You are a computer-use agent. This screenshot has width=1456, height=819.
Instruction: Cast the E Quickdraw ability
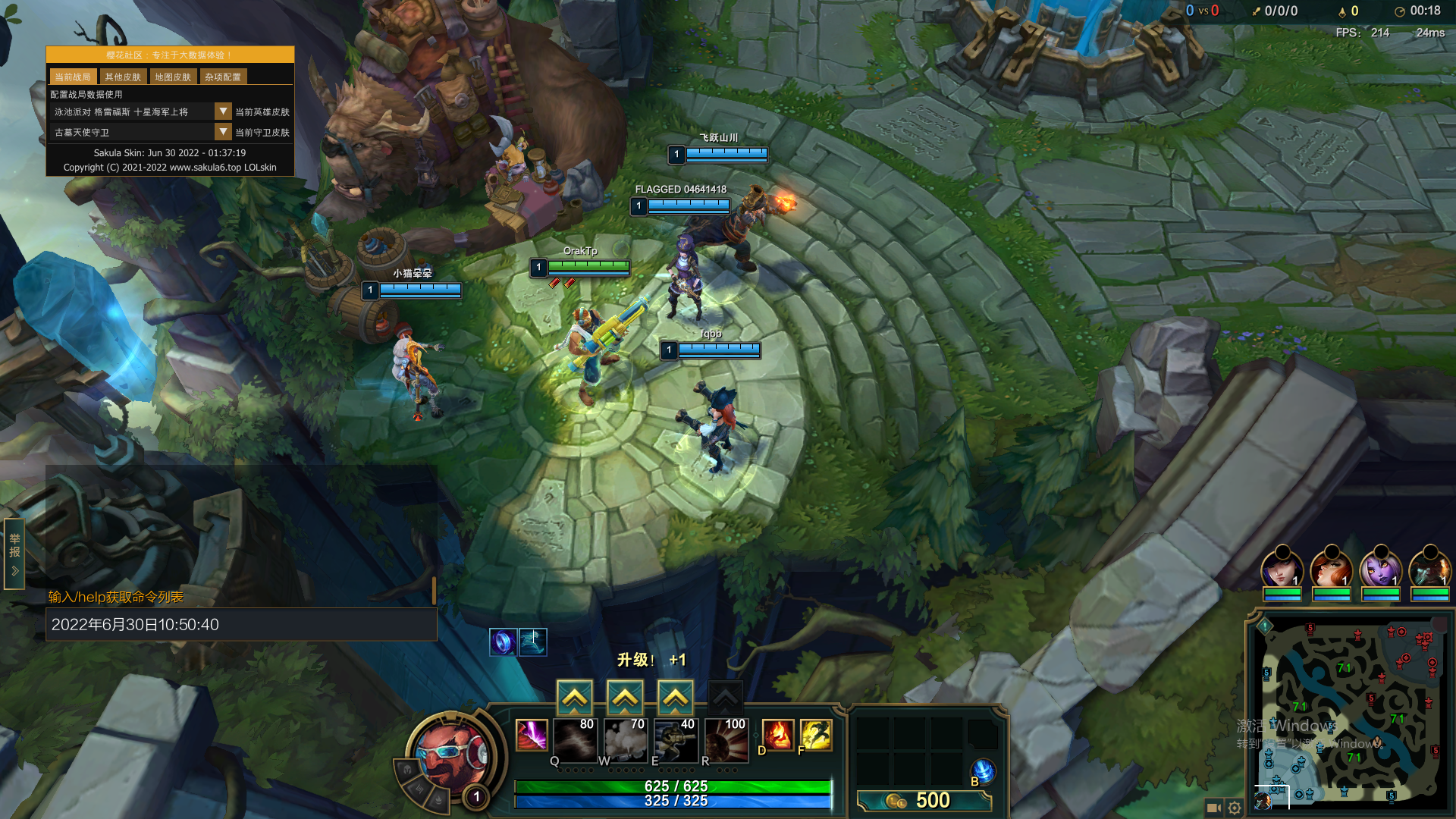(x=676, y=739)
